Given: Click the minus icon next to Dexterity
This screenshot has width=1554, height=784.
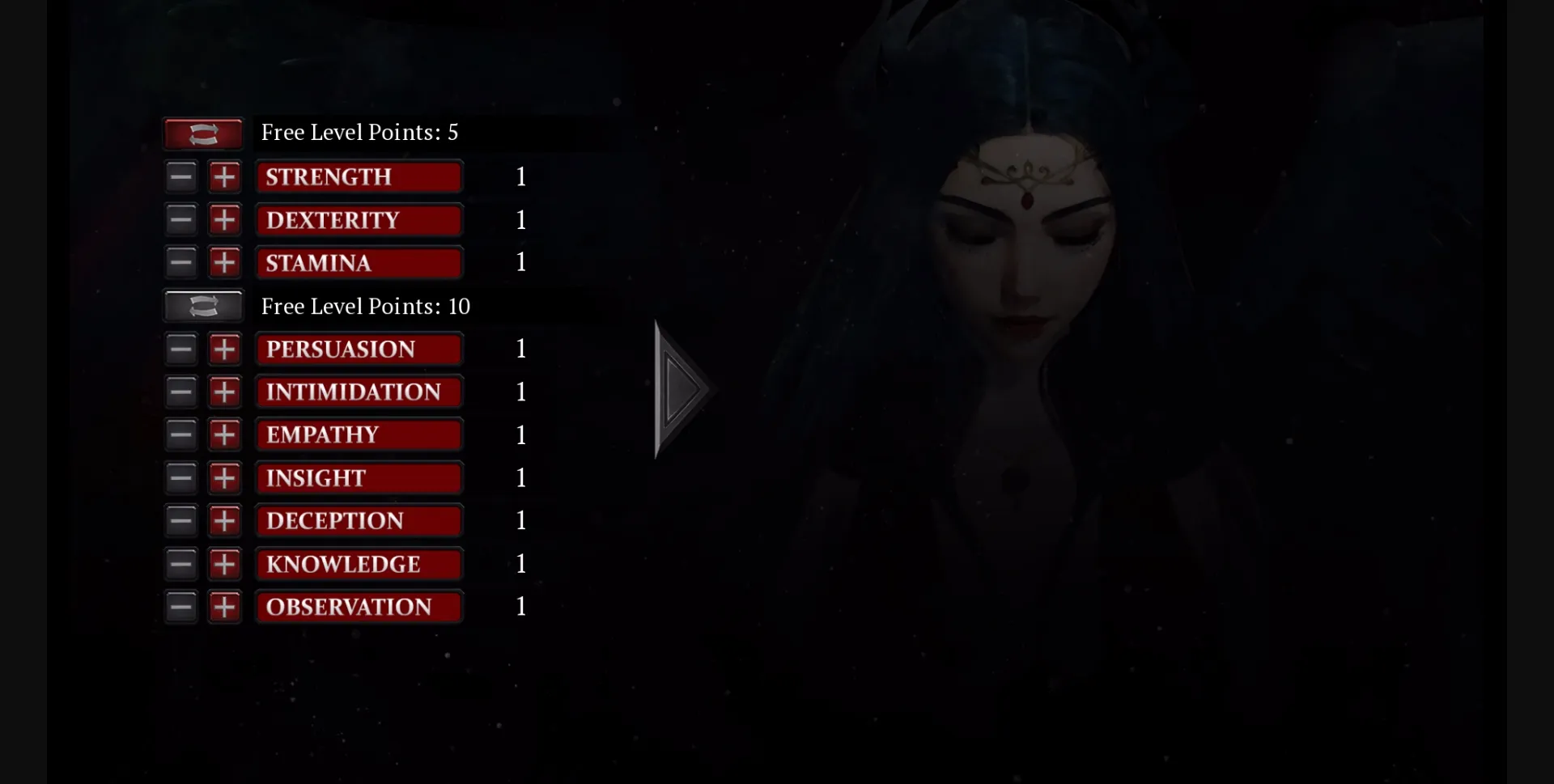Looking at the screenshot, I should (x=180, y=219).
